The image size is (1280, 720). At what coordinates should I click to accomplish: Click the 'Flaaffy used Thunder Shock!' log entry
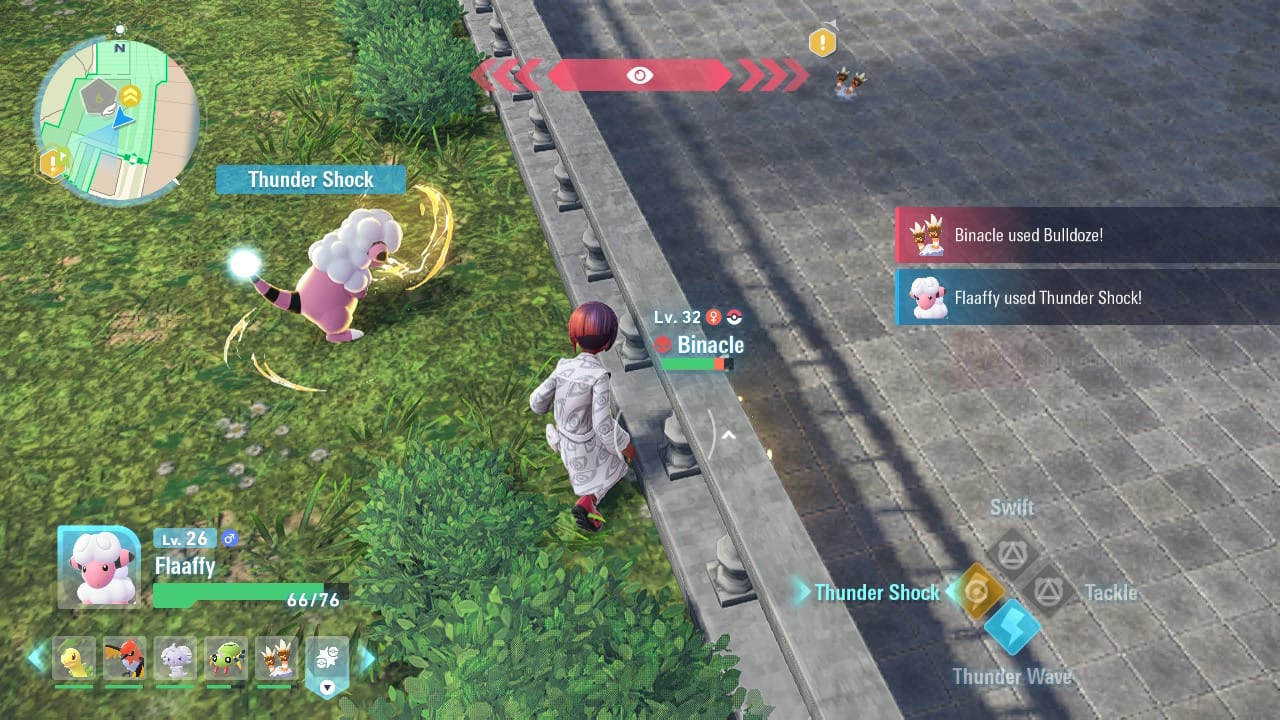(1085, 297)
